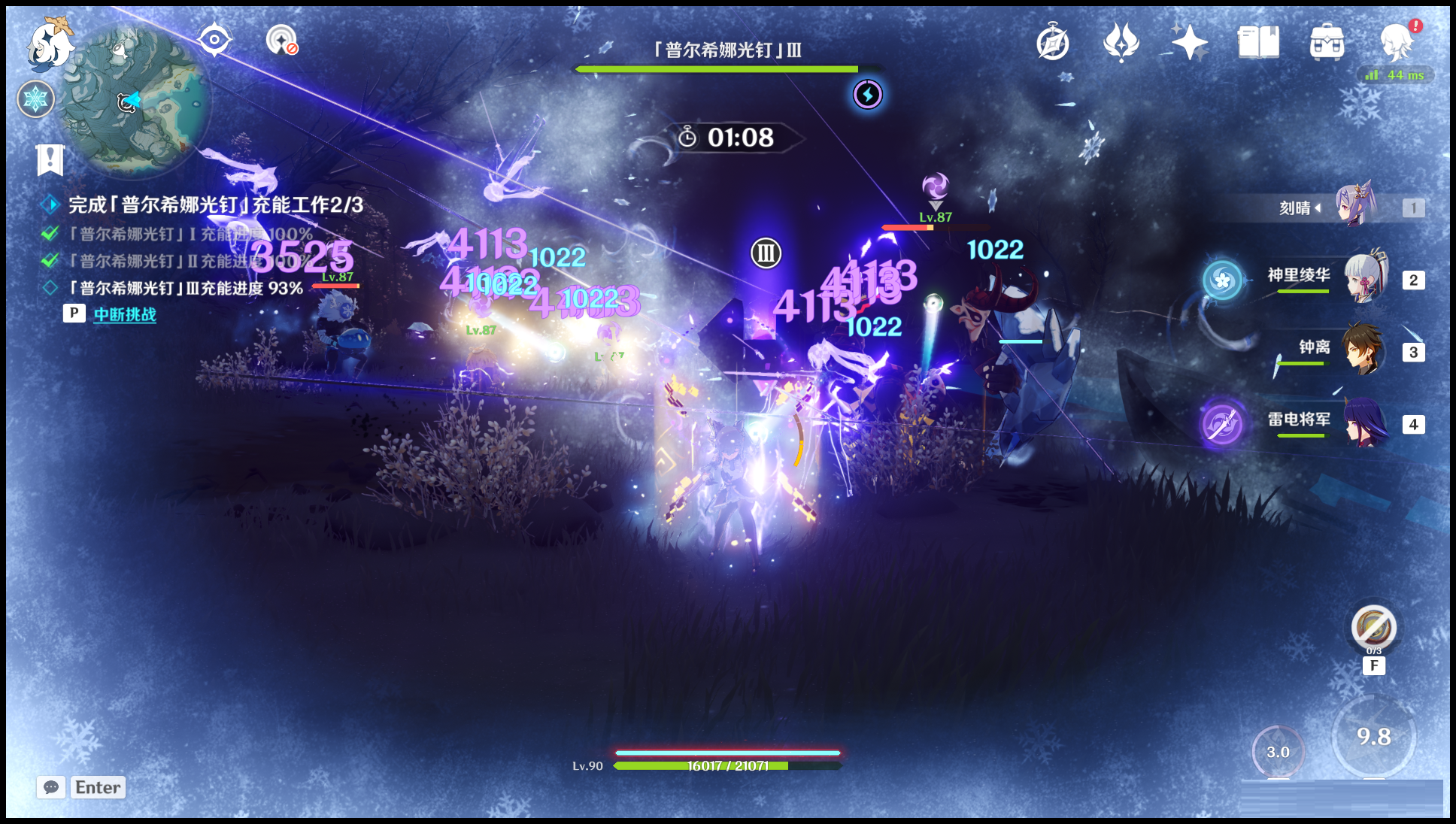Open the compass events icon
1456x824 pixels.
[x=1053, y=42]
